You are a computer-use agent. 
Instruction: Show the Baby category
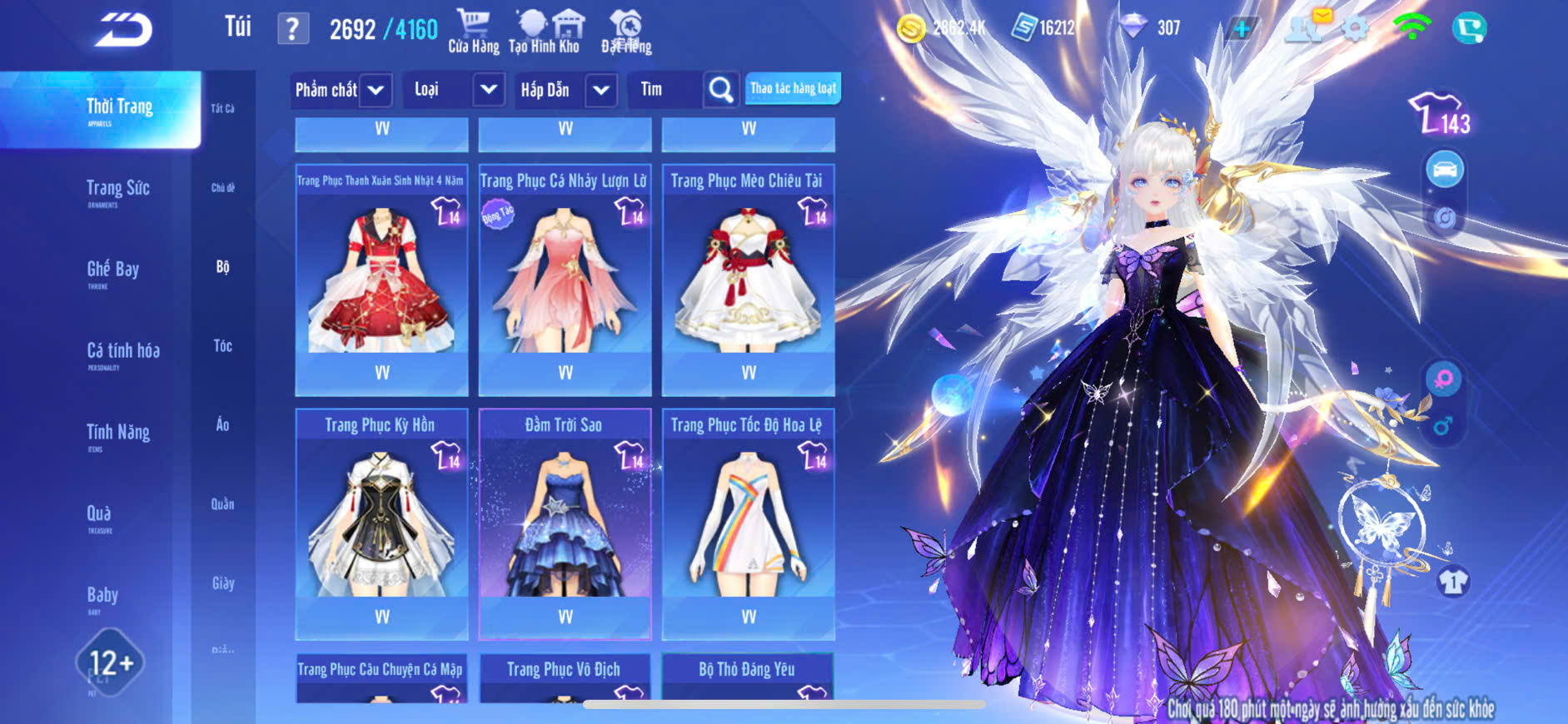(102, 597)
